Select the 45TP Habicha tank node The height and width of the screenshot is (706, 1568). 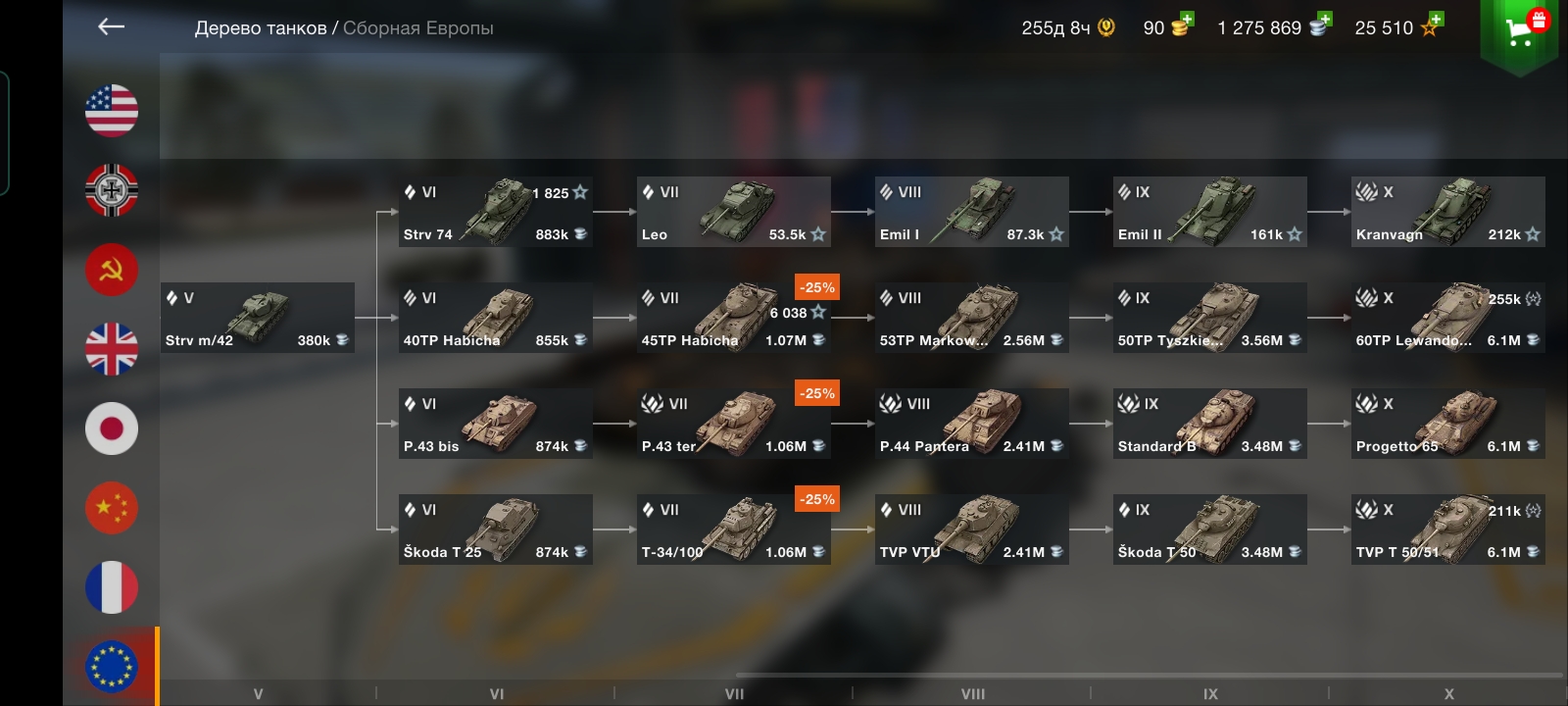pos(733,318)
